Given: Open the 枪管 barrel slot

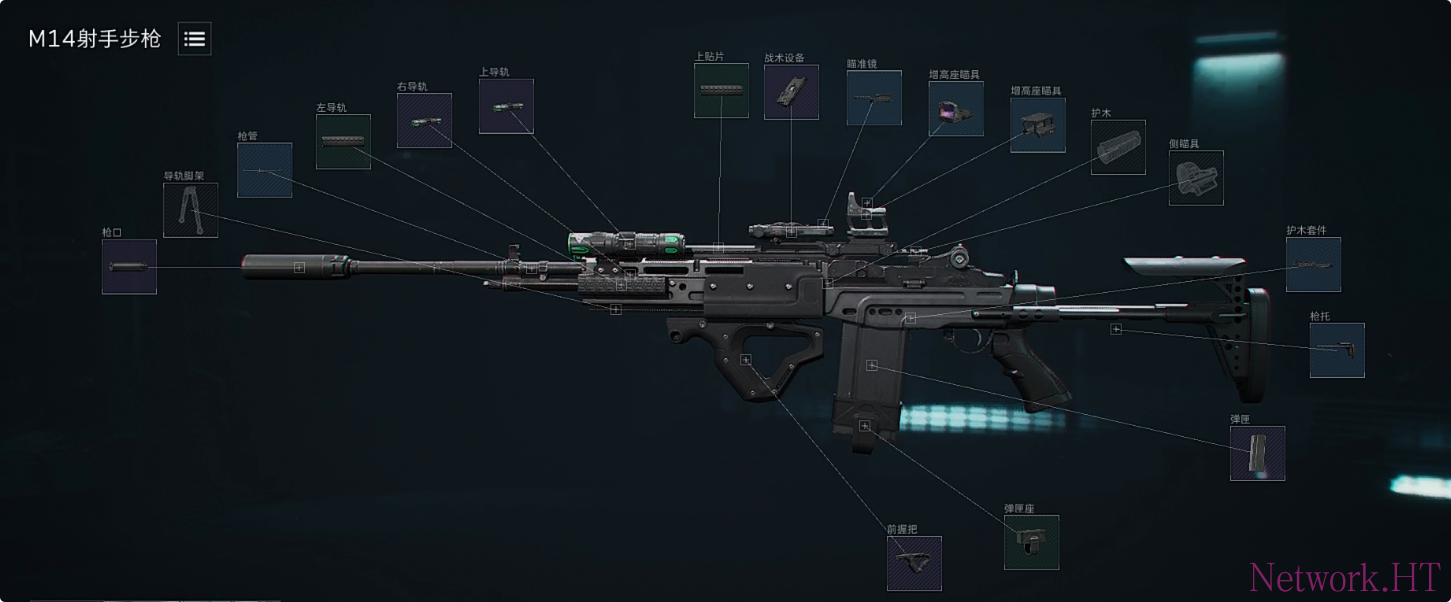Looking at the screenshot, I should (265, 170).
